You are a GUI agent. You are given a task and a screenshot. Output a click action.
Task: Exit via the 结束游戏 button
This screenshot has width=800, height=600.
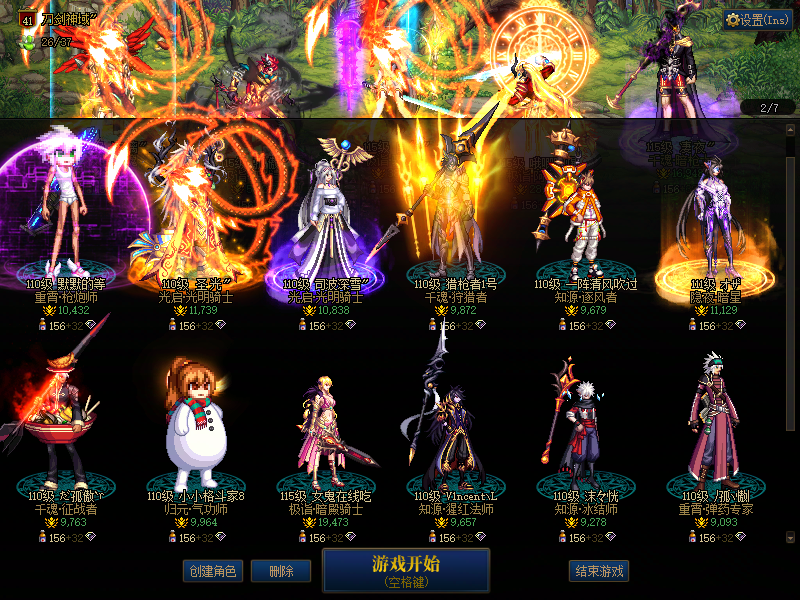[598, 571]
